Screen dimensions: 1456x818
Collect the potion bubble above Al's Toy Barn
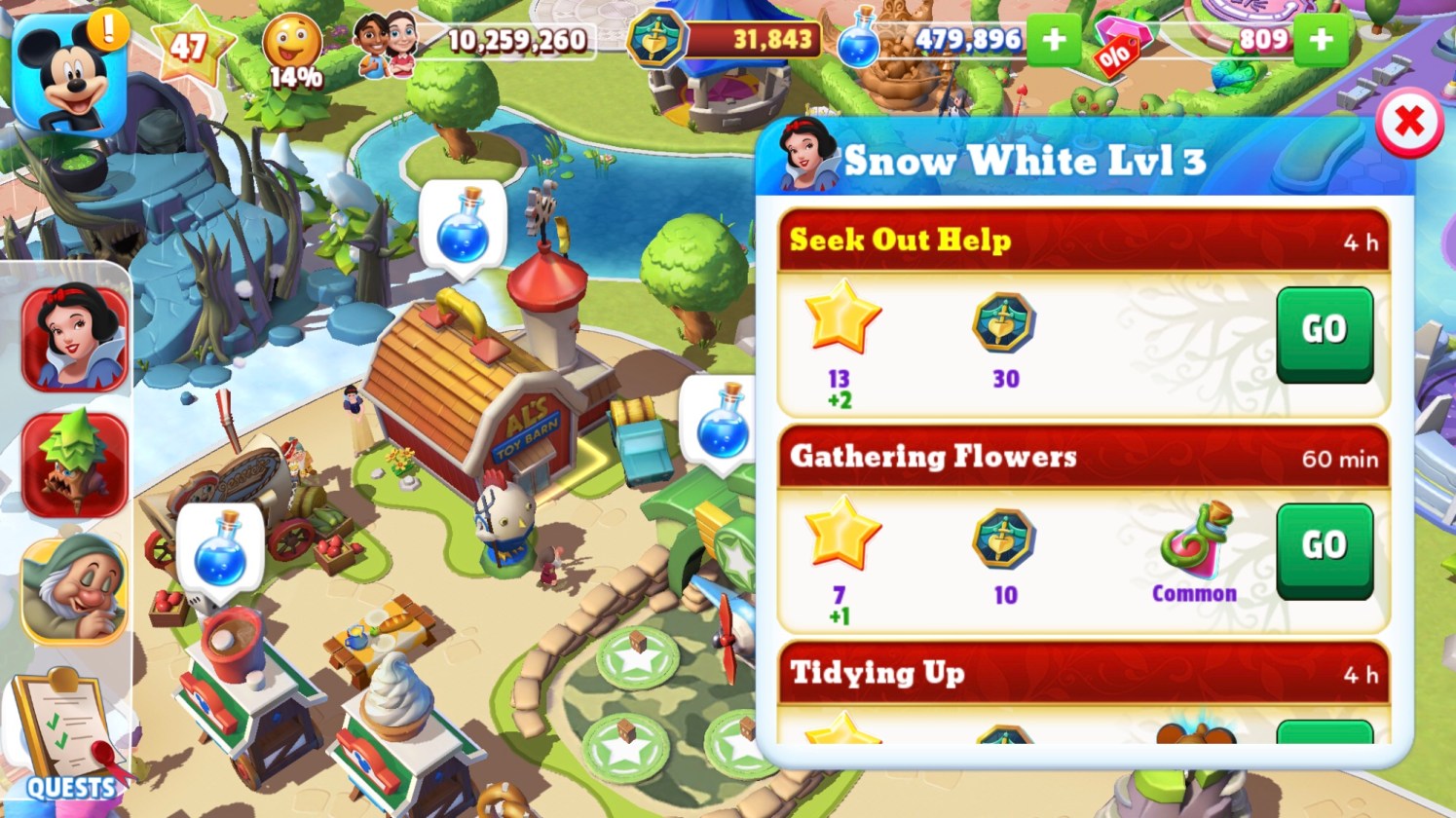464,228
